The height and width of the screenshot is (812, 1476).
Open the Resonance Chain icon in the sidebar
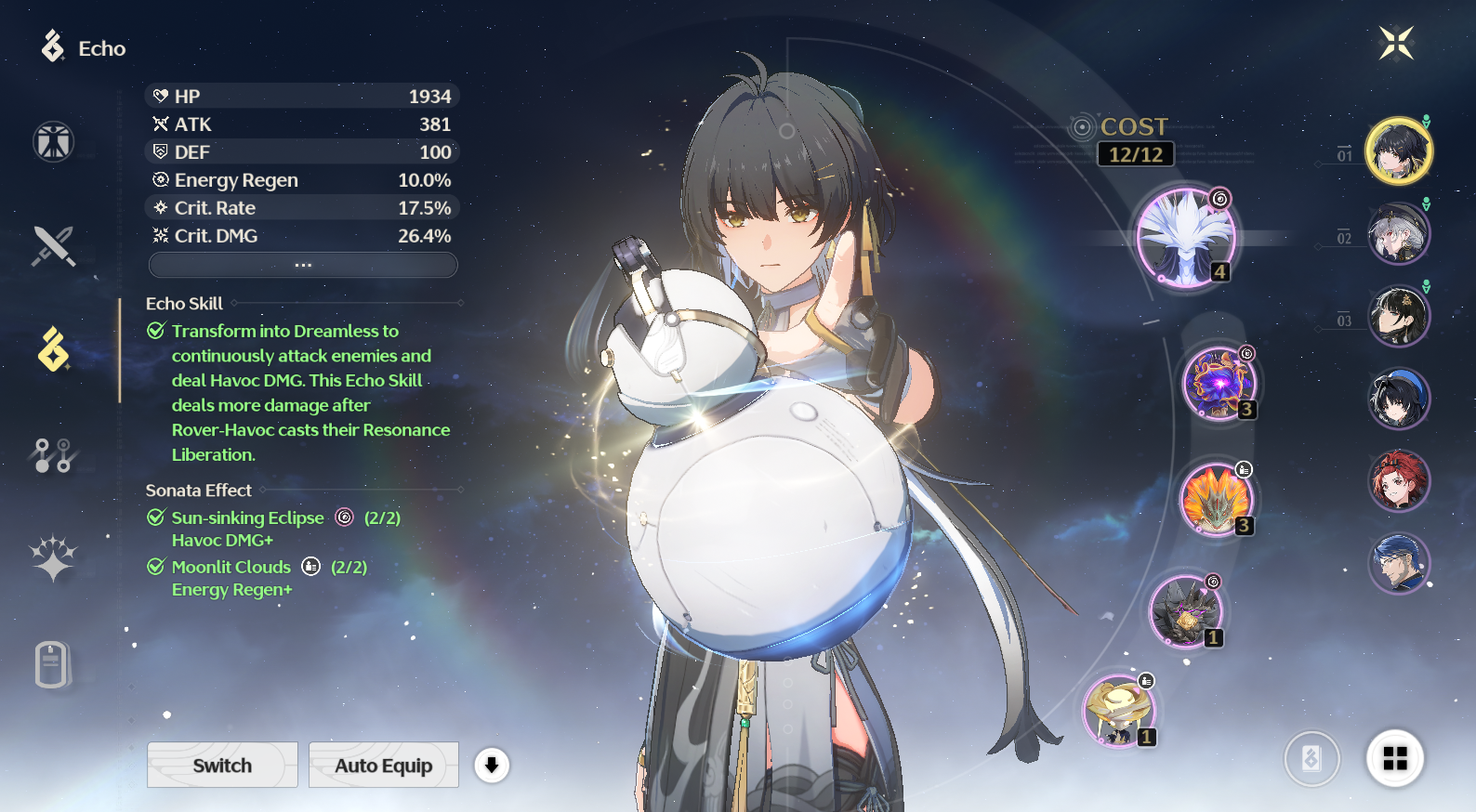tap(53, 454)
